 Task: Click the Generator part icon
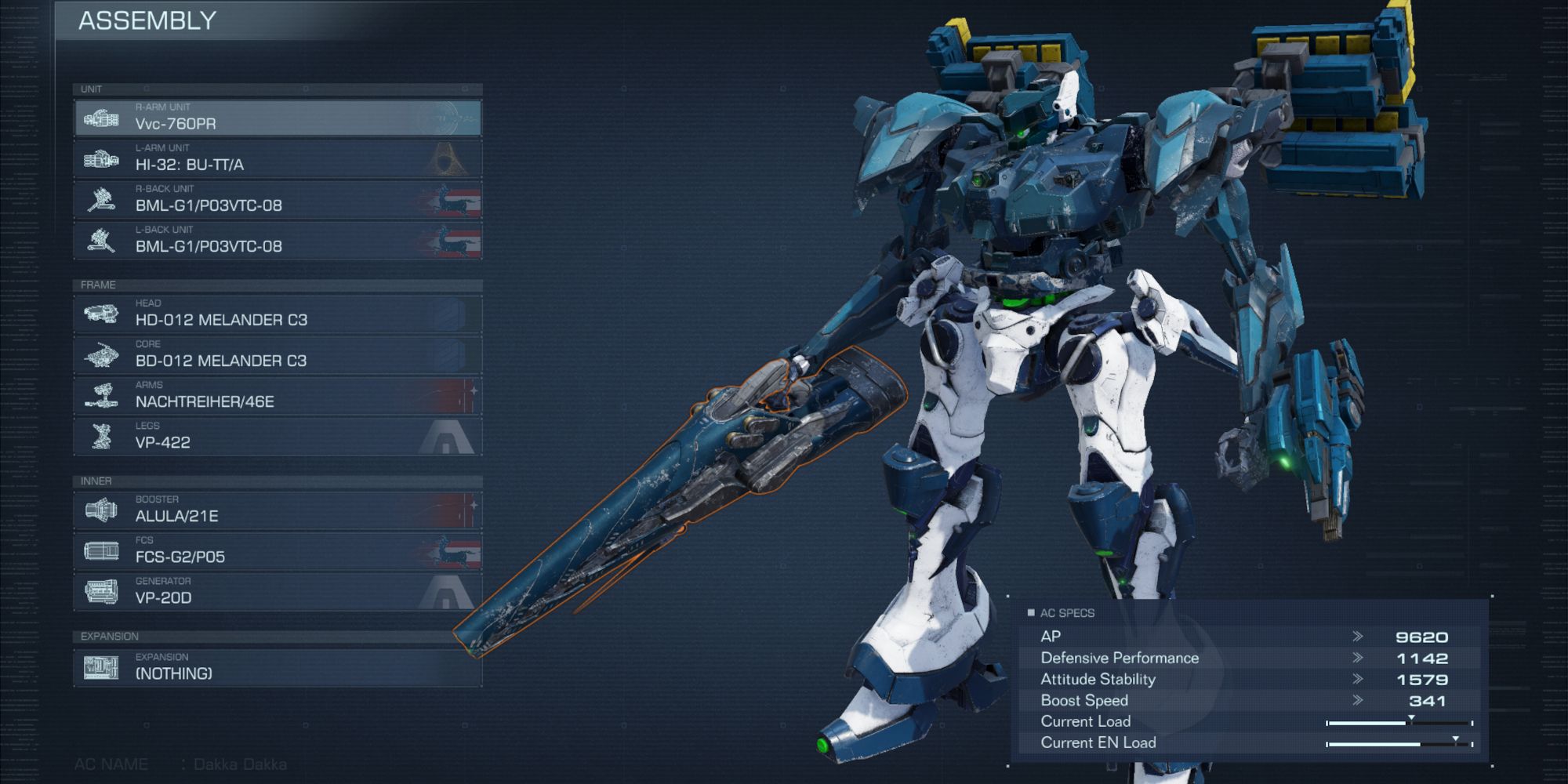[102, 591]
